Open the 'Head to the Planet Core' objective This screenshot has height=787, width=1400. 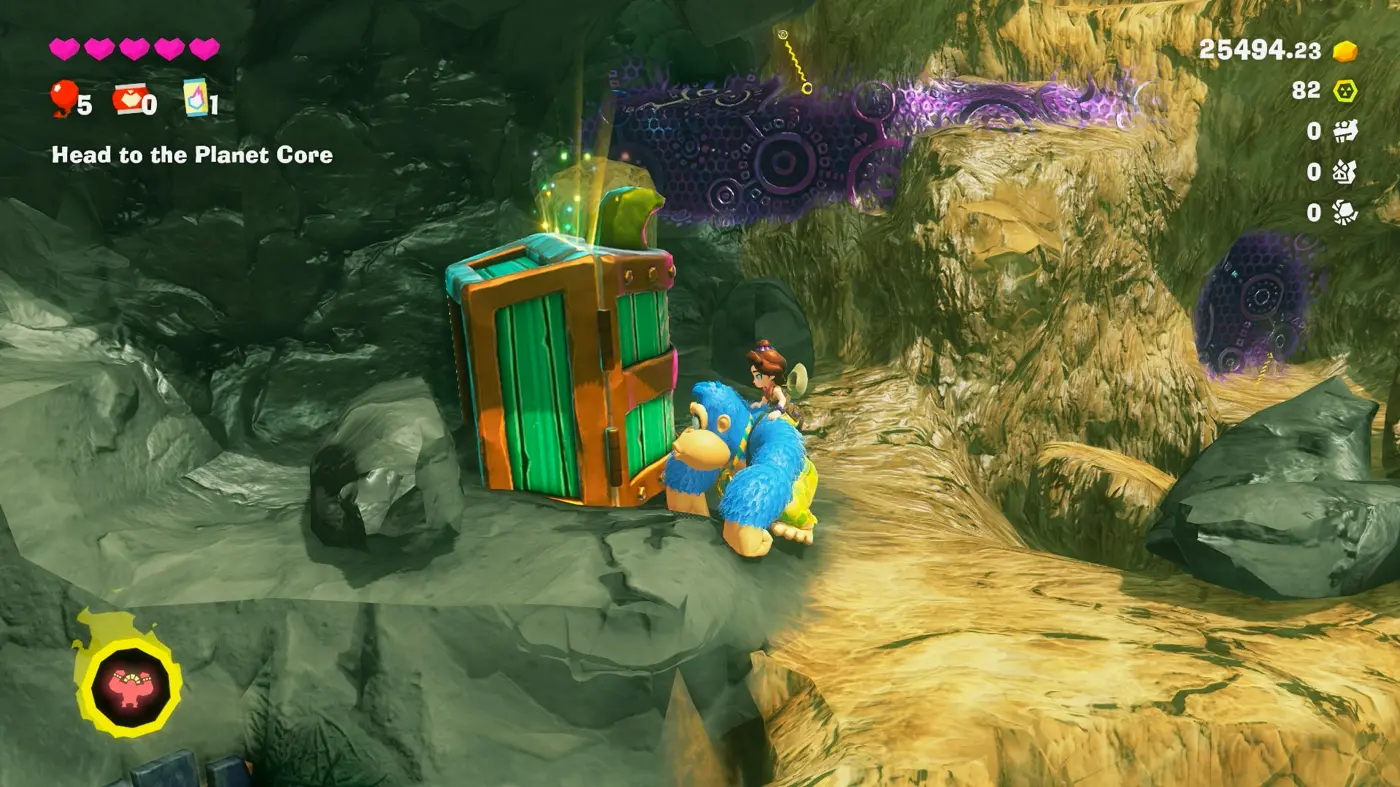point(192,155)
